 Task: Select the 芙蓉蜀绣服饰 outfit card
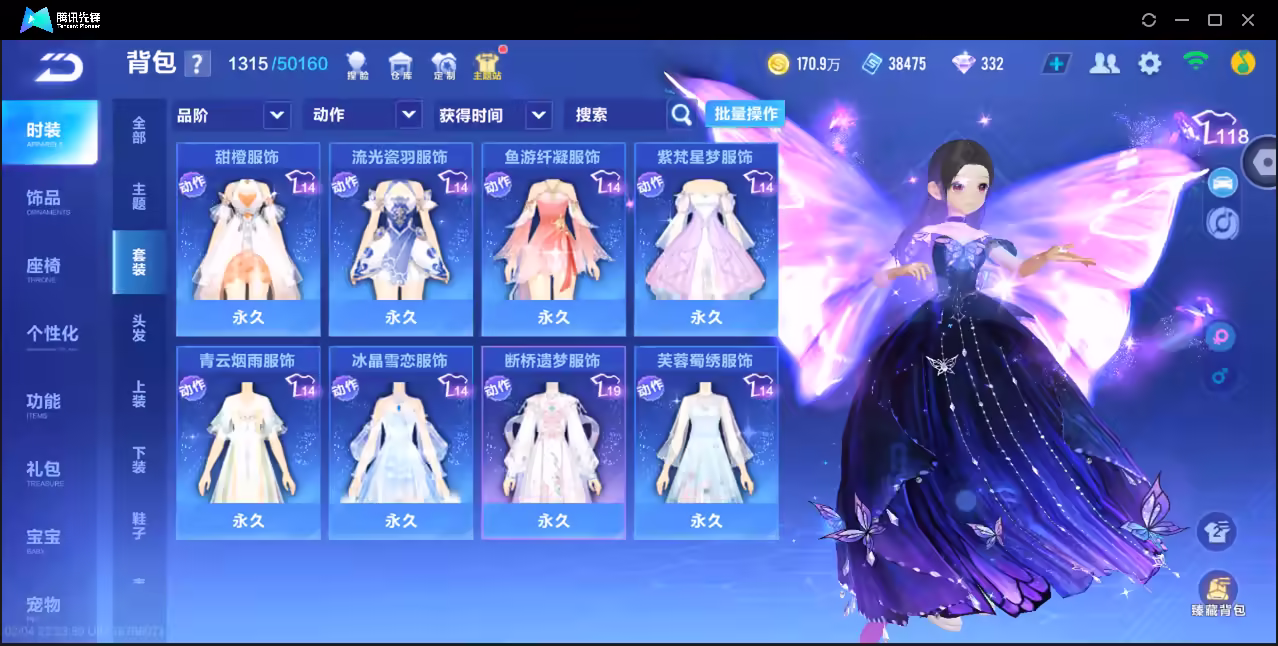[x=706, y=442]
